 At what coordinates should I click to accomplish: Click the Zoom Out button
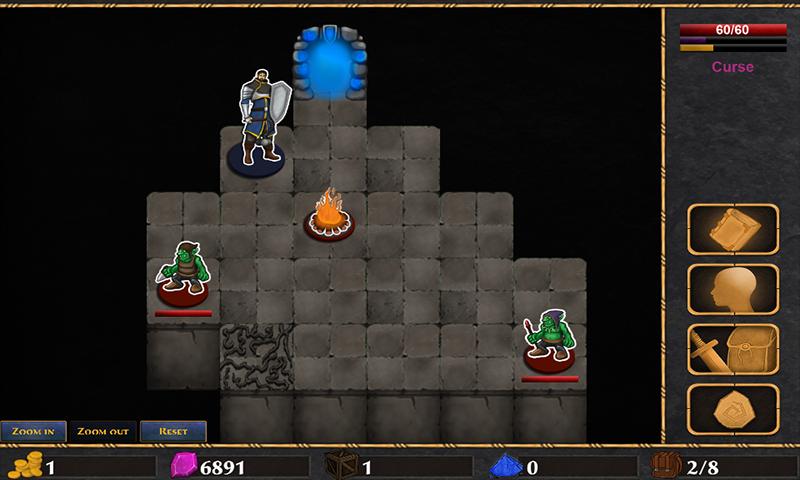pyautogui.click(x=103, y=431)
